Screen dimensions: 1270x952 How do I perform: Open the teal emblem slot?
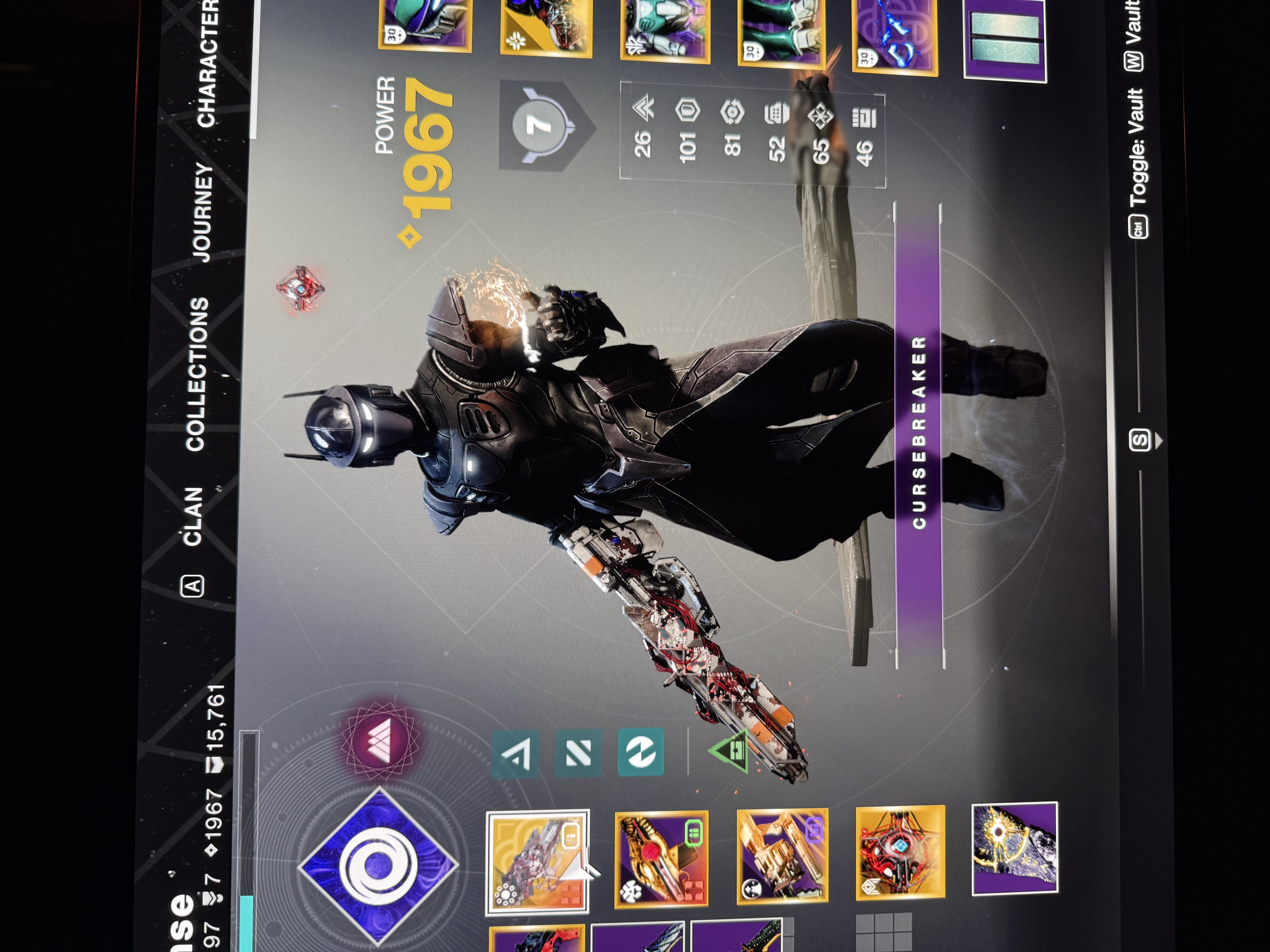pos(1005,40)
